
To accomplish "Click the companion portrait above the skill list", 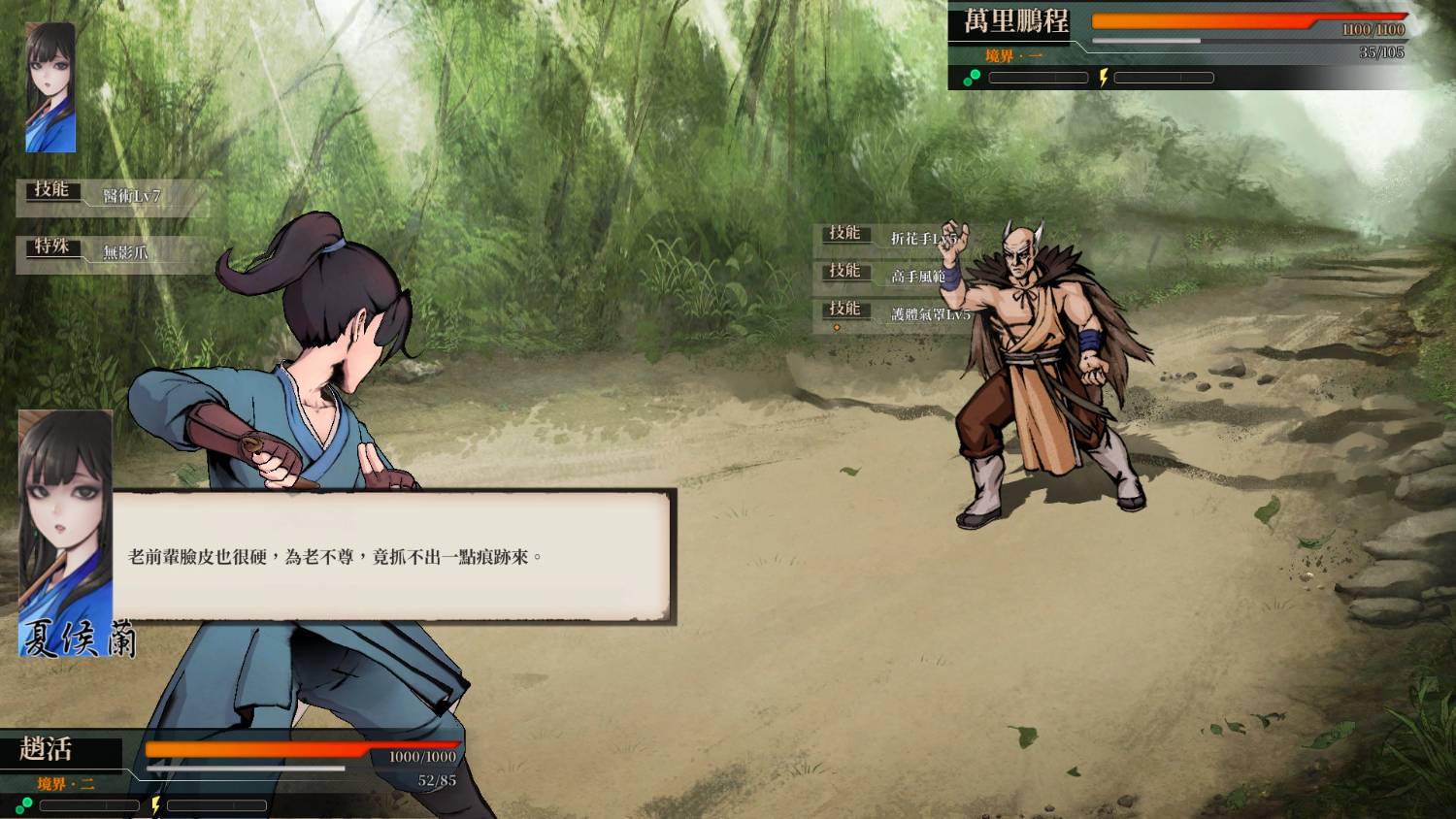I will click(x=50, y=88).
